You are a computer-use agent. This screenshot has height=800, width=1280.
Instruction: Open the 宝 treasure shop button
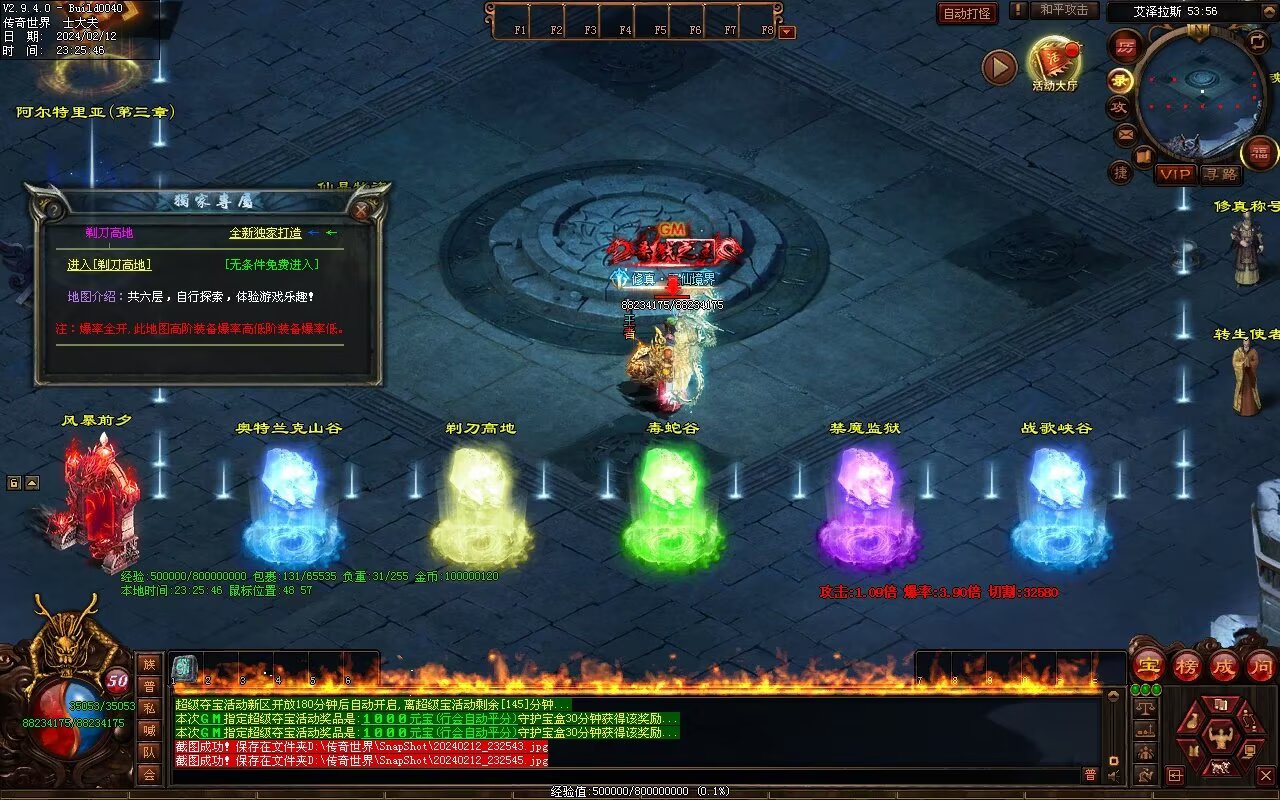(x=1149, y=665)
